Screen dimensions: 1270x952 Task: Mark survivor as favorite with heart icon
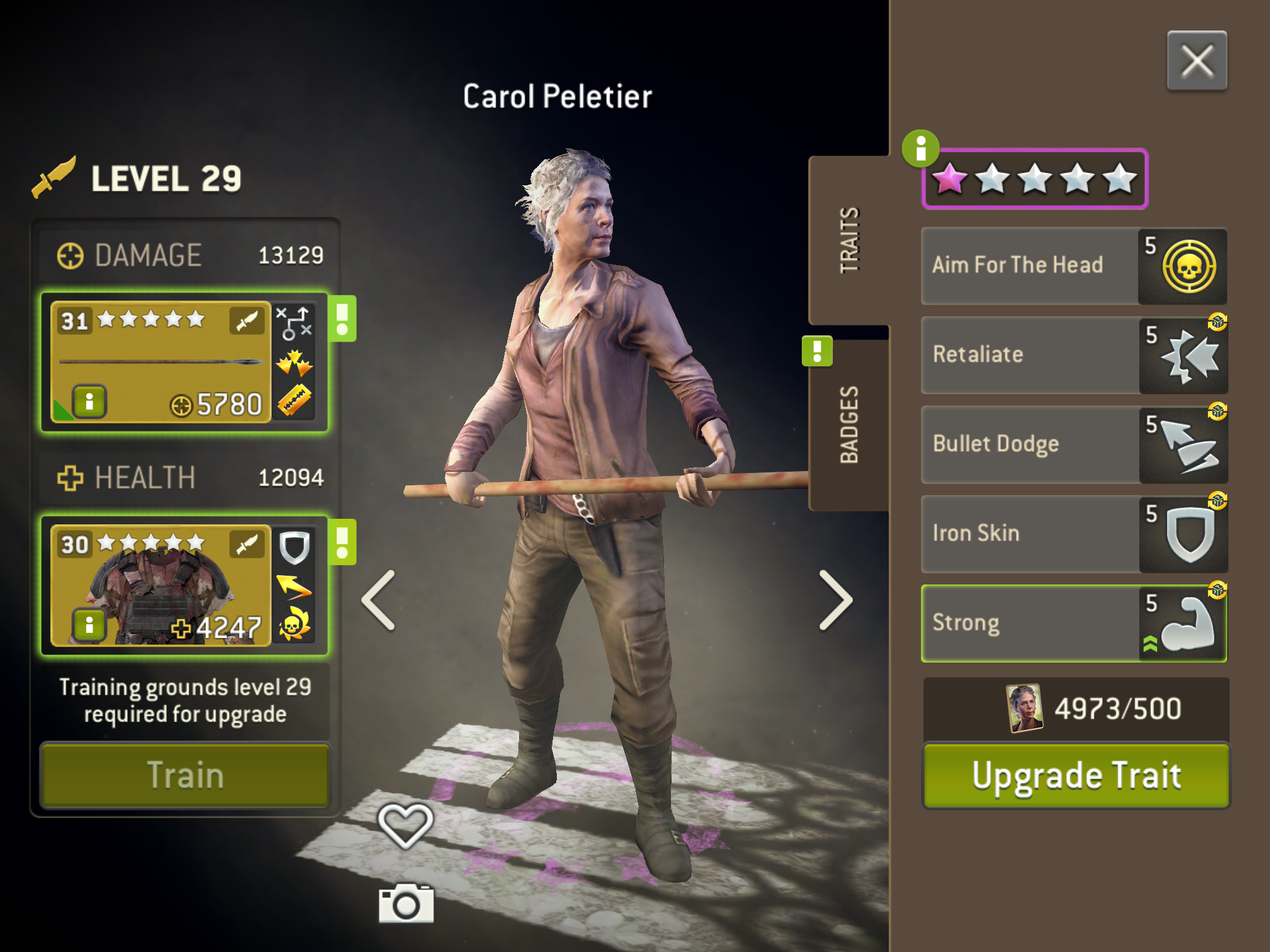click(x=405, y=825)
